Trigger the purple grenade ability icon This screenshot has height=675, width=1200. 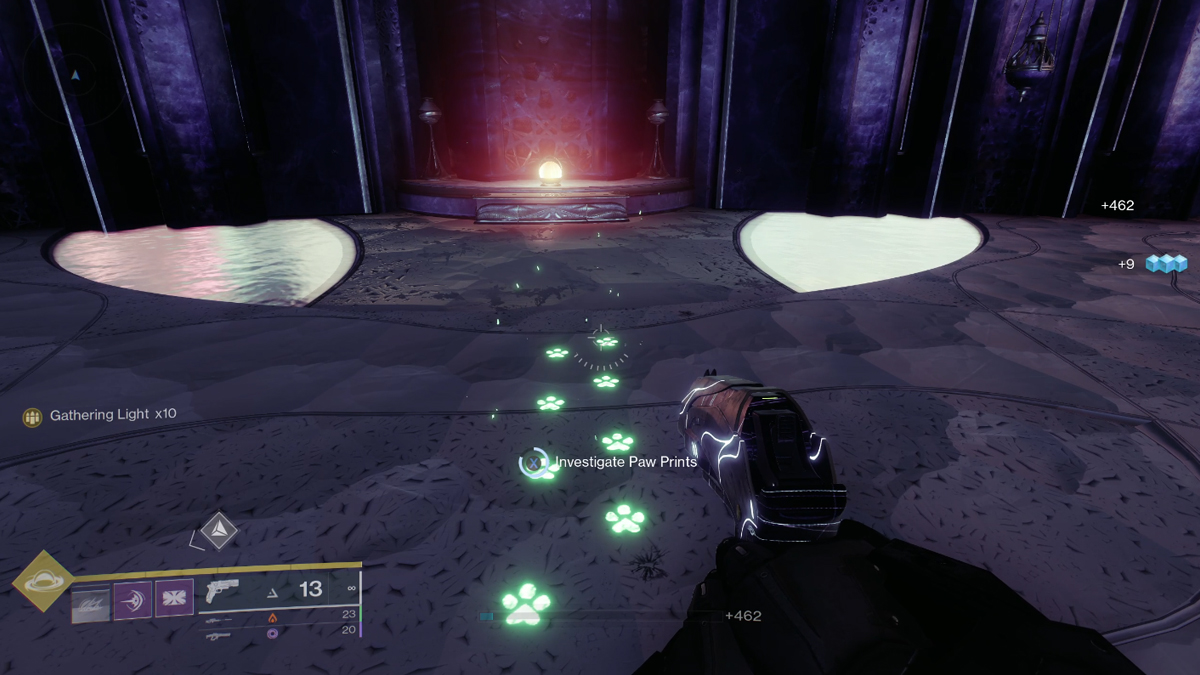coord(174,598)
